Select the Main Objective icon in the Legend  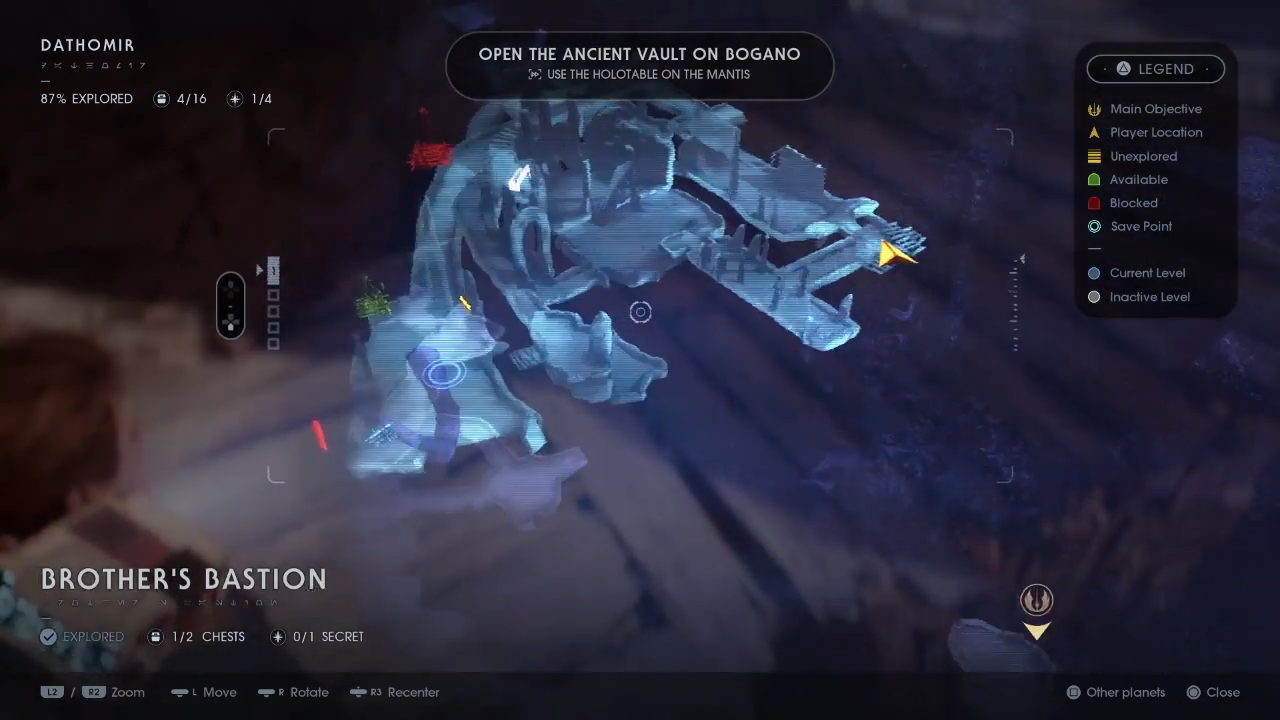[x=1094, y=109]
